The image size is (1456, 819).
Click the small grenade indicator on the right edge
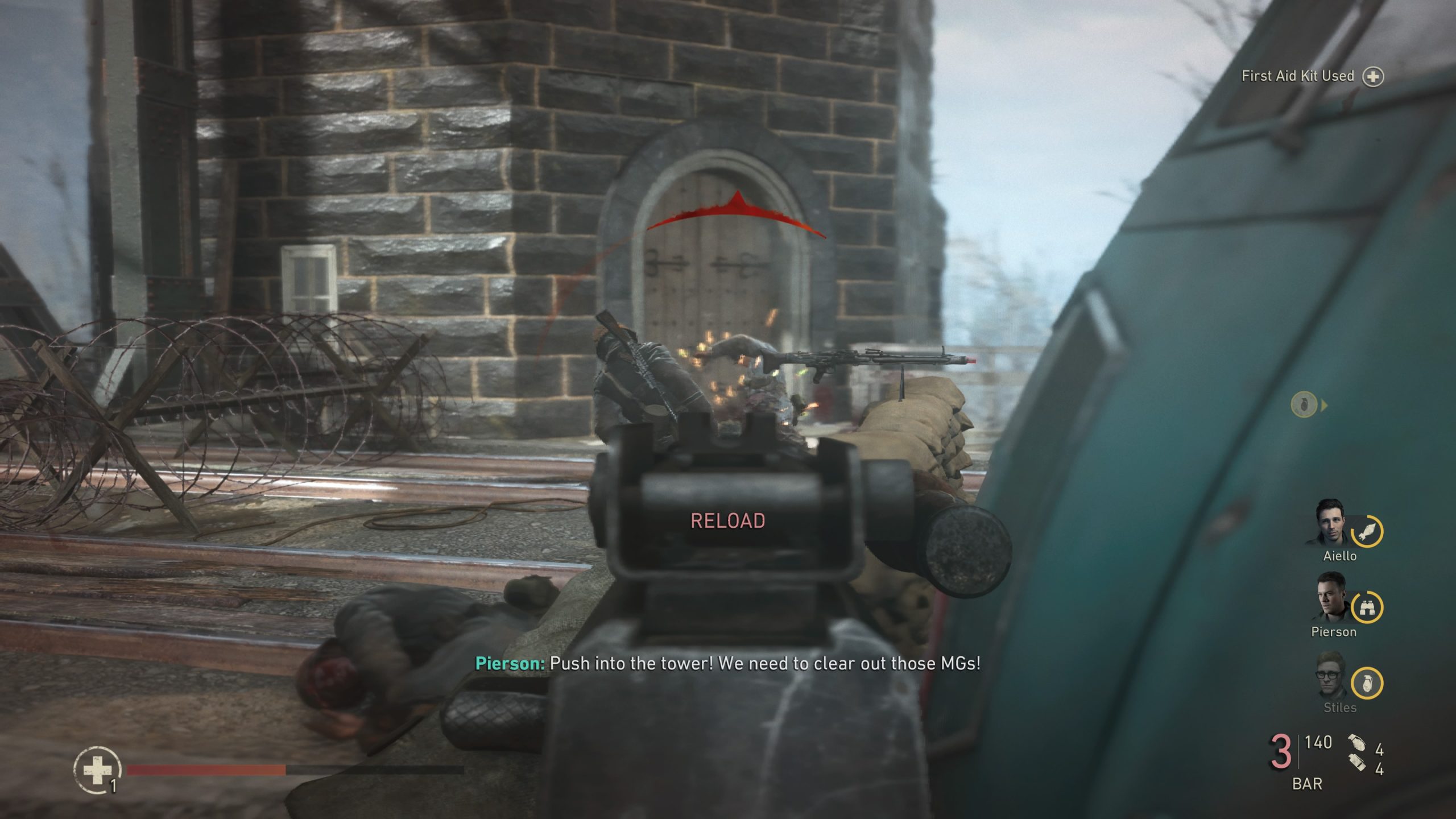coord(1305,403)
